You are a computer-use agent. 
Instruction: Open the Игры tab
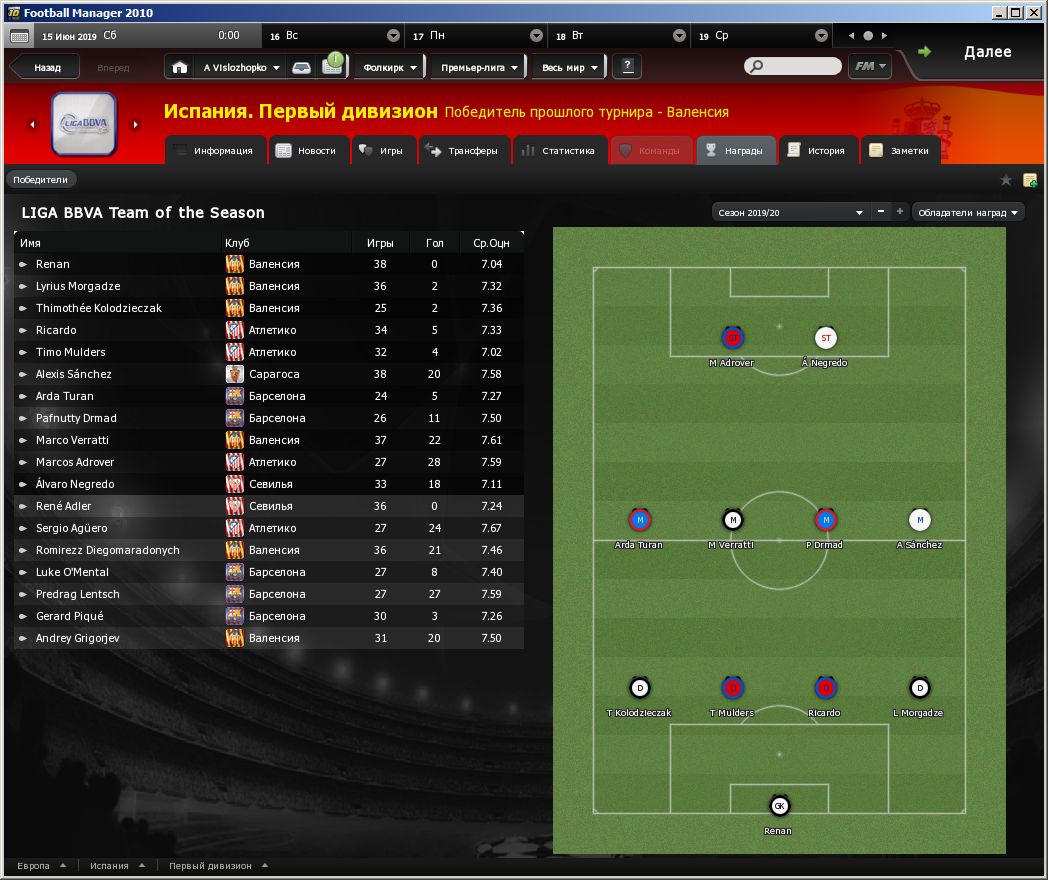[x=382, y=151]
